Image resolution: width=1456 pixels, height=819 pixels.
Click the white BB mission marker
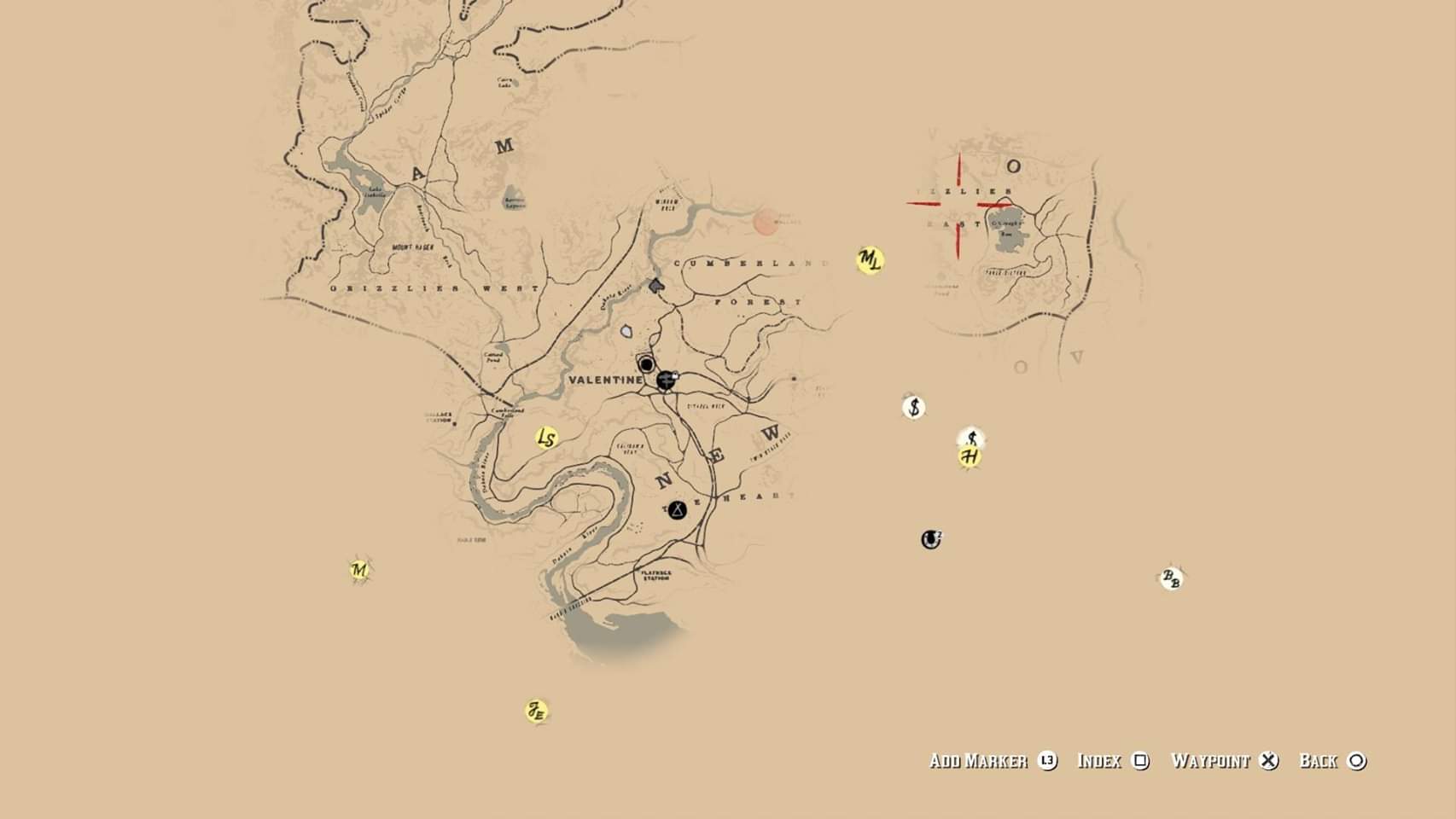(1172, 578)
